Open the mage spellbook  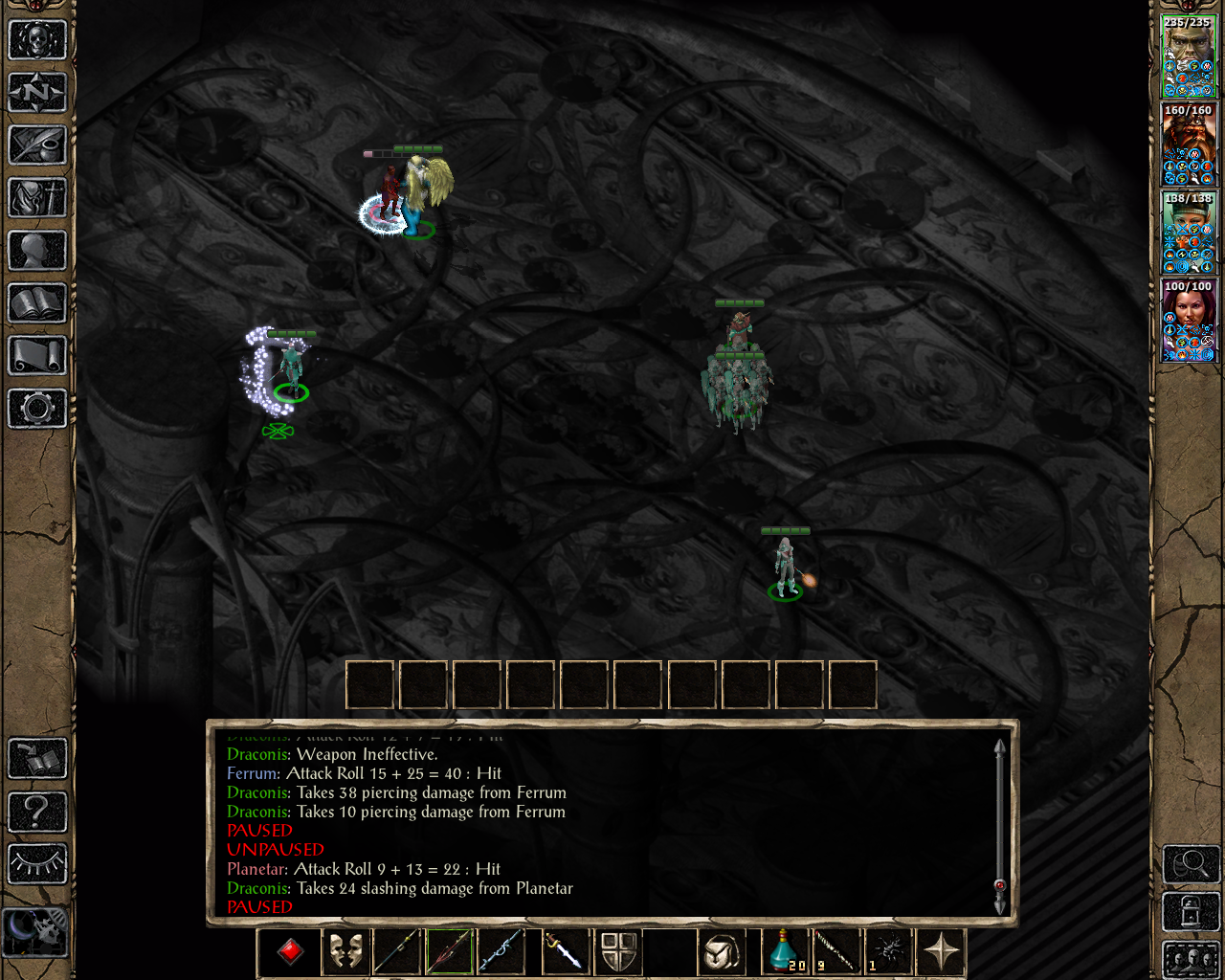coord(38,301)
